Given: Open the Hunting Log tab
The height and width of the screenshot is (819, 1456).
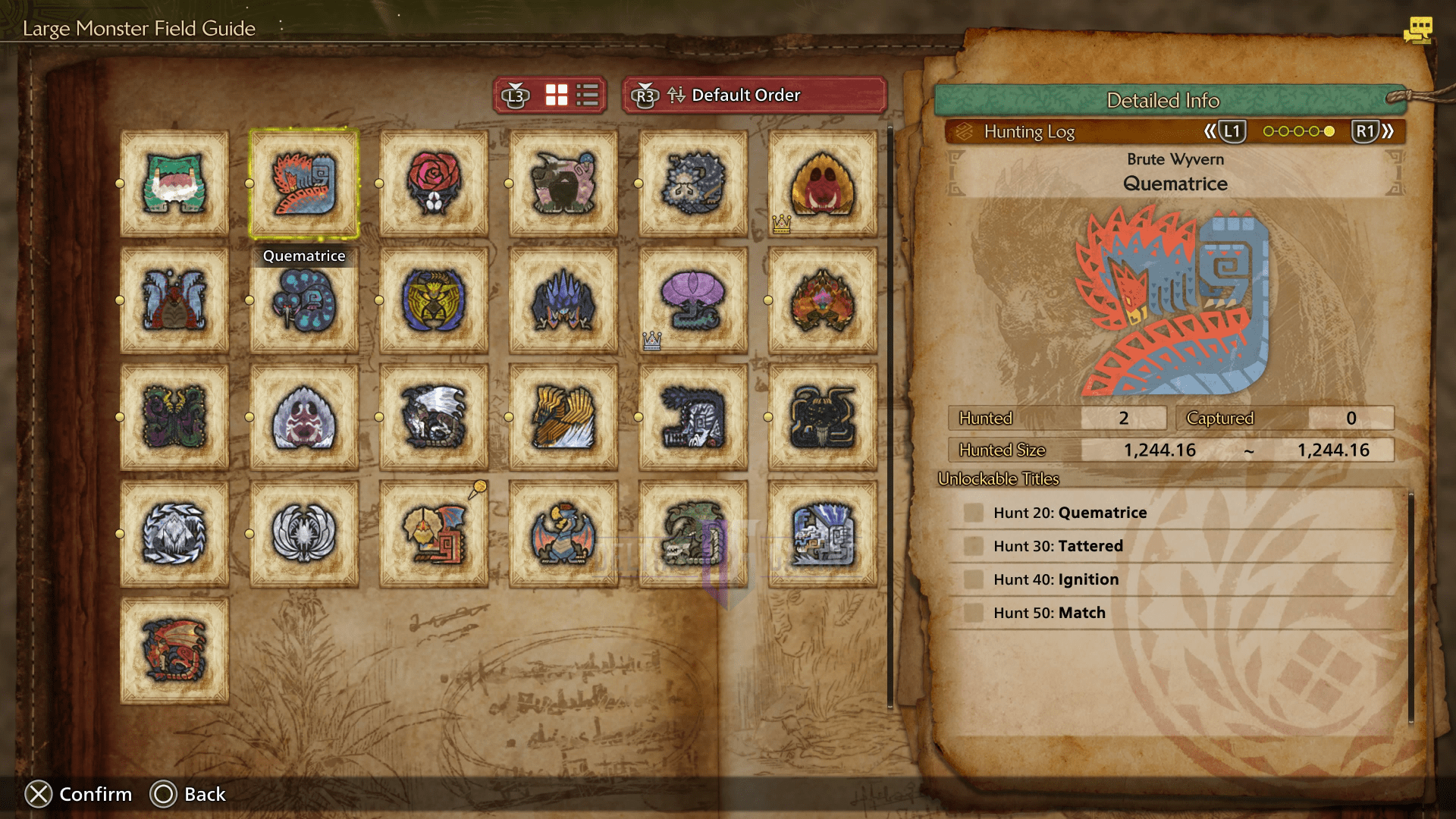Looking at the screenshot, I should point(1029,131).
